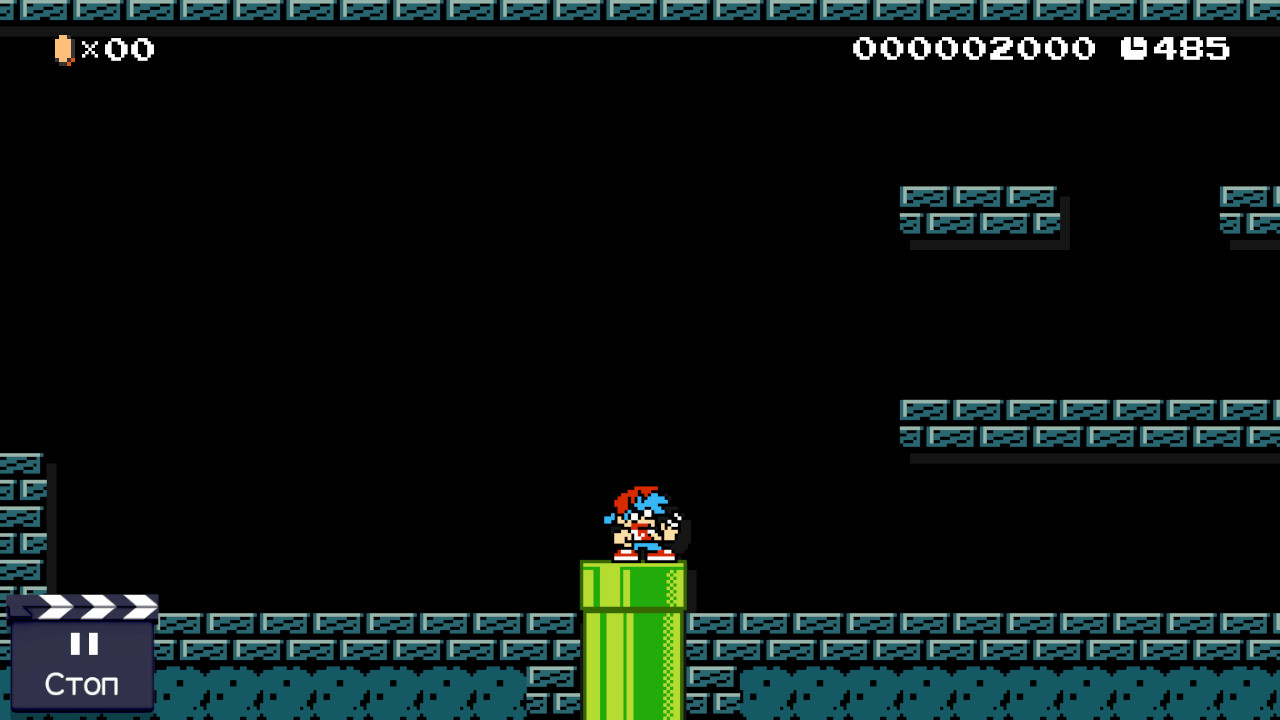This screenshot has width=1280, height=720.
Task: Click the score display showing 000002000
Action: pos(975,48)
